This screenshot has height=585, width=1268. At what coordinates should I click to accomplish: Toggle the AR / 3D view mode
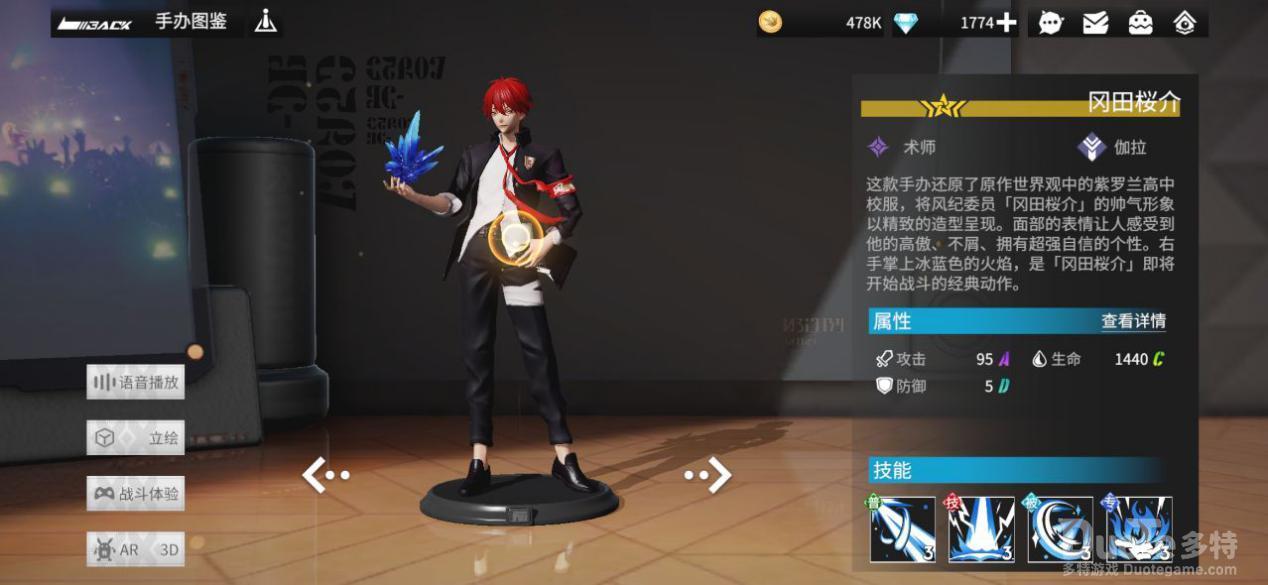[x=136, y=549]
